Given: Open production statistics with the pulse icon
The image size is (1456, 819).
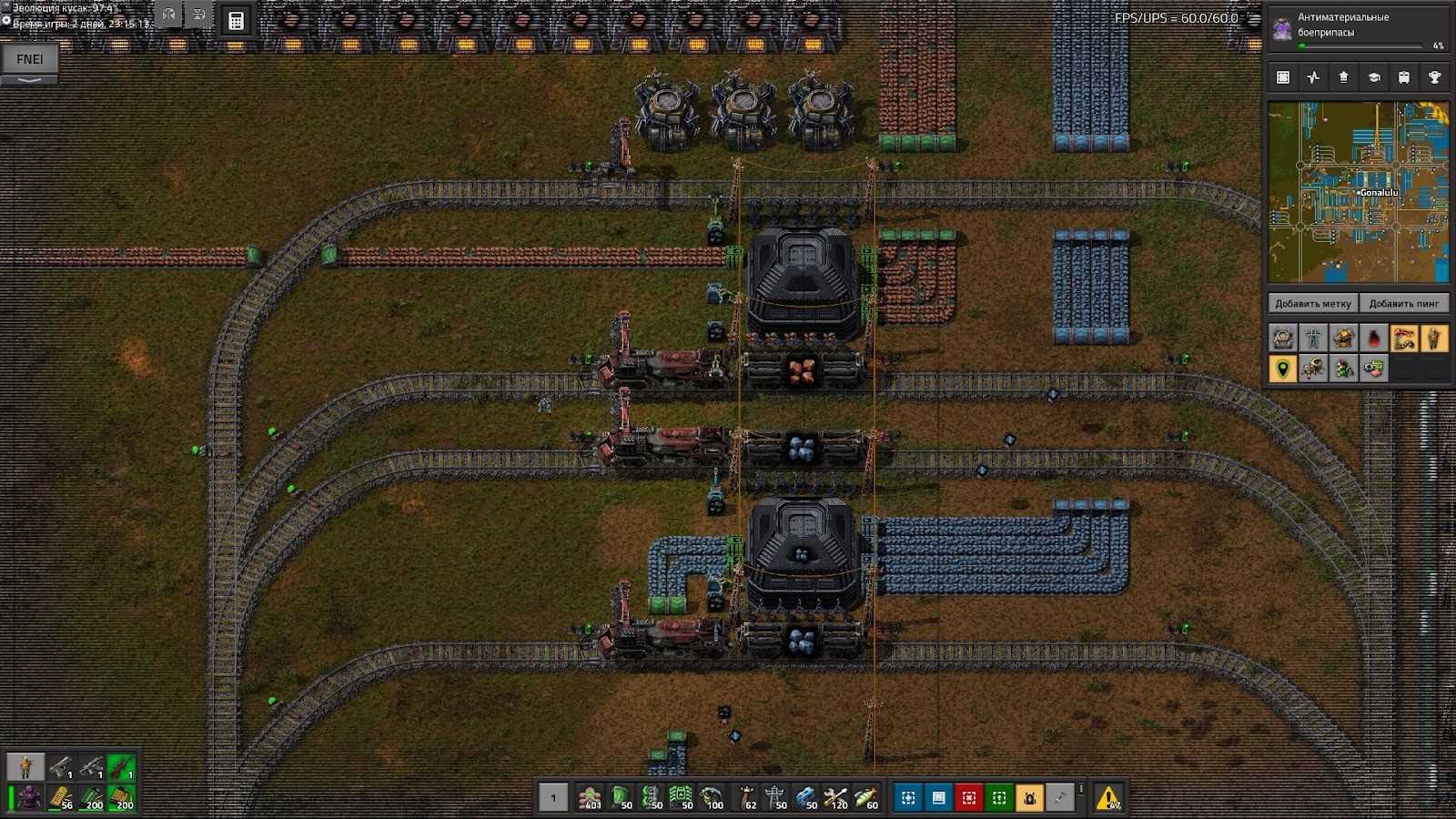Looking at the screenshot, I should click(1313, 77).
